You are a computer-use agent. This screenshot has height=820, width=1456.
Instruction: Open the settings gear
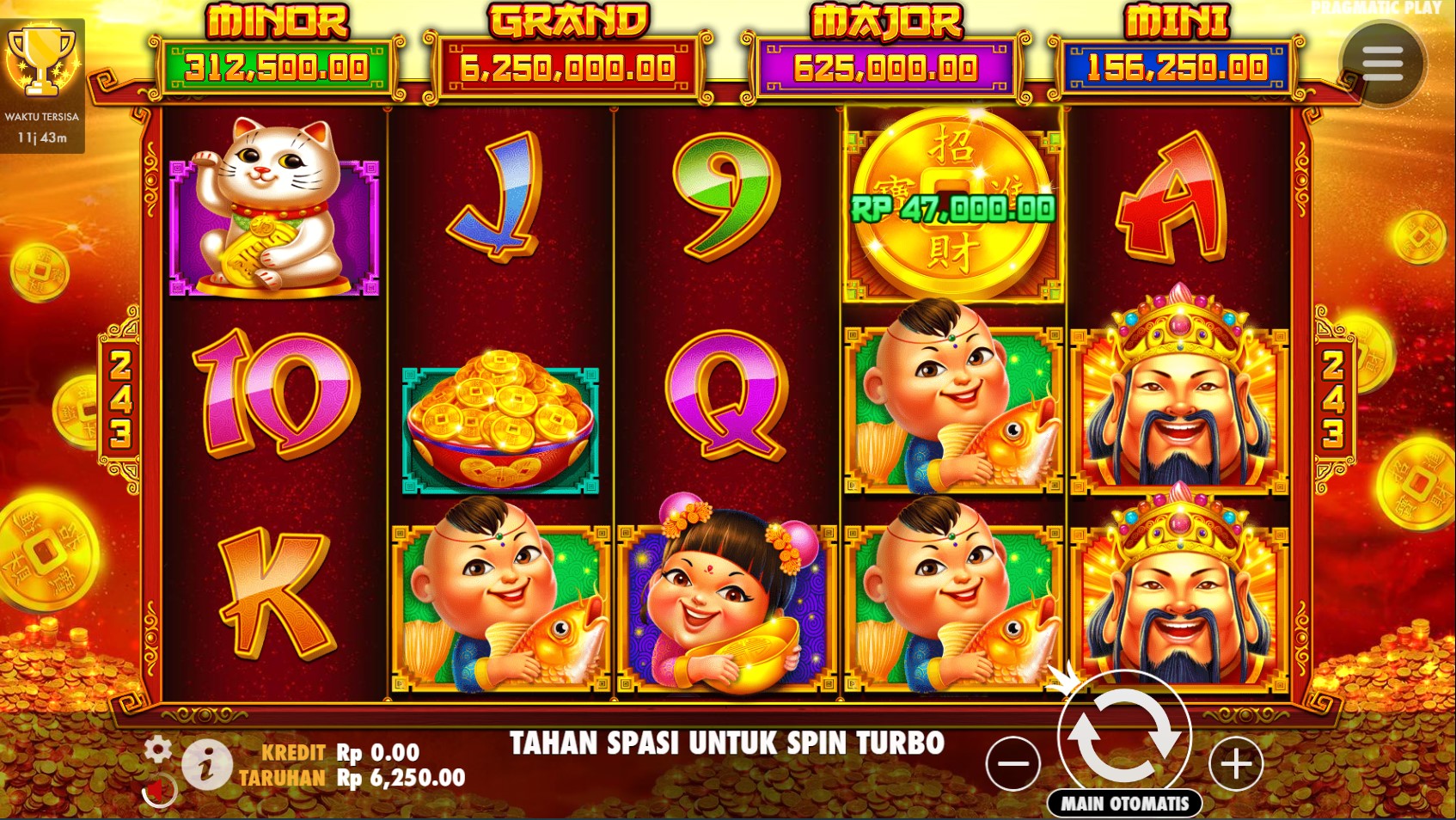[157, 750]
